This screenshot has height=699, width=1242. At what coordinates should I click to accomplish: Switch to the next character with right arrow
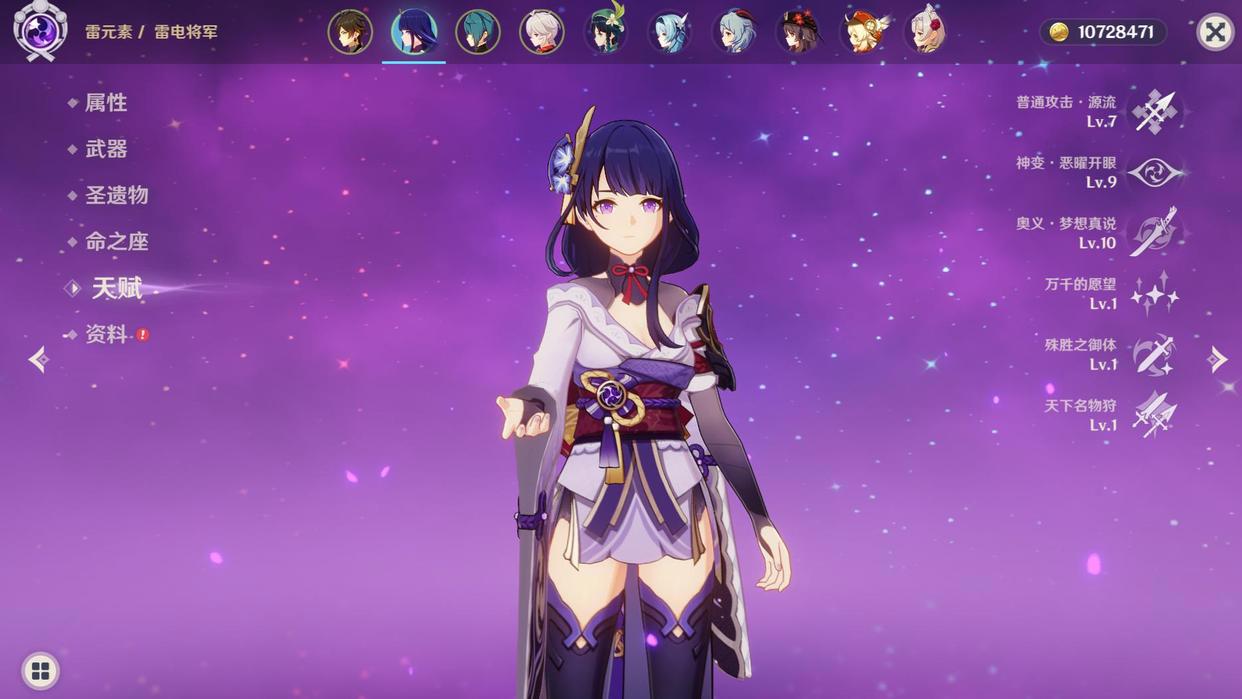pos(1217,359)
